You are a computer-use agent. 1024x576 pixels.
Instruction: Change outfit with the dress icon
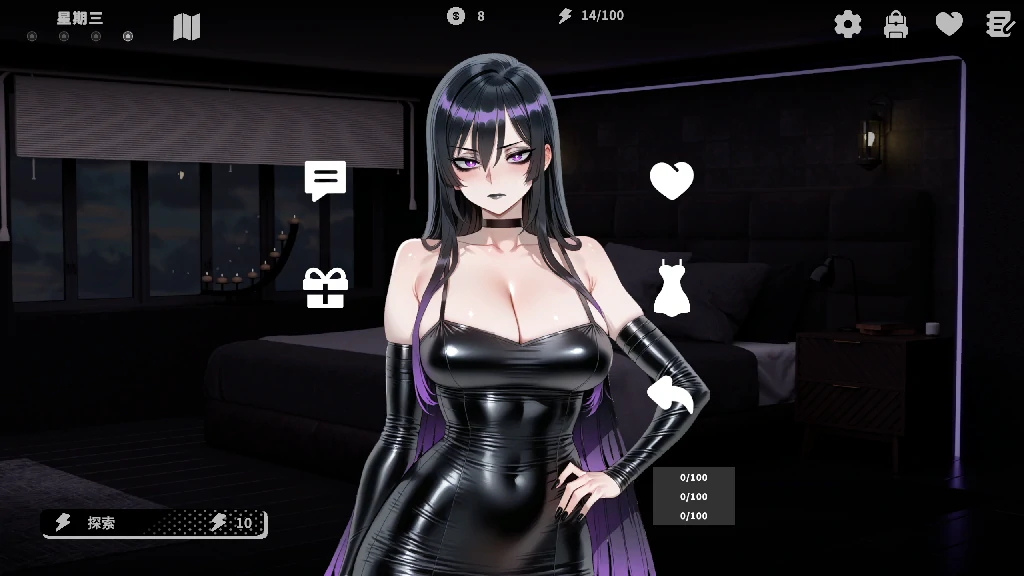click(x=672, y=288)
